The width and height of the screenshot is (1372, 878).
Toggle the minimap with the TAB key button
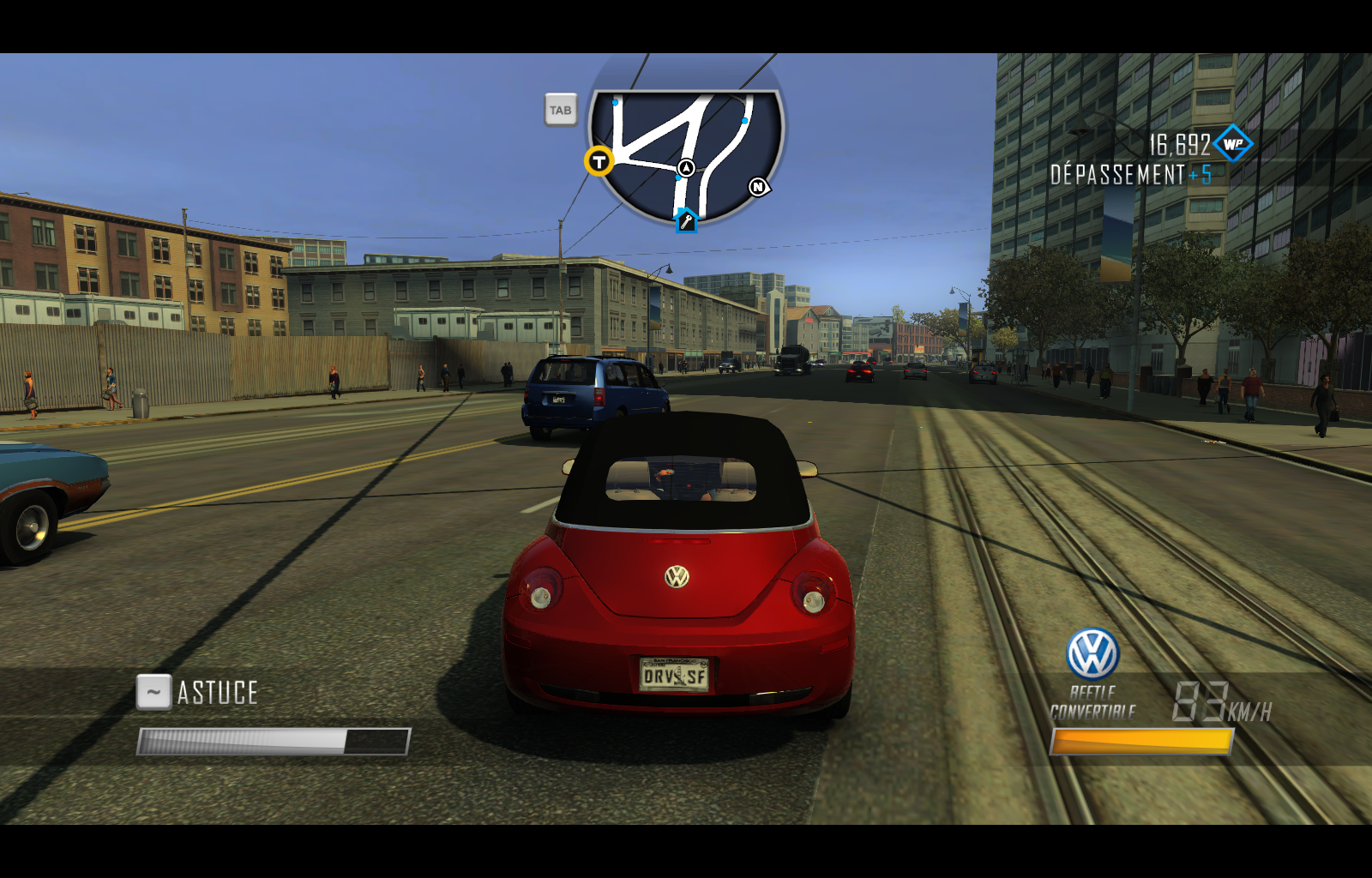click(x=561, y=110)
